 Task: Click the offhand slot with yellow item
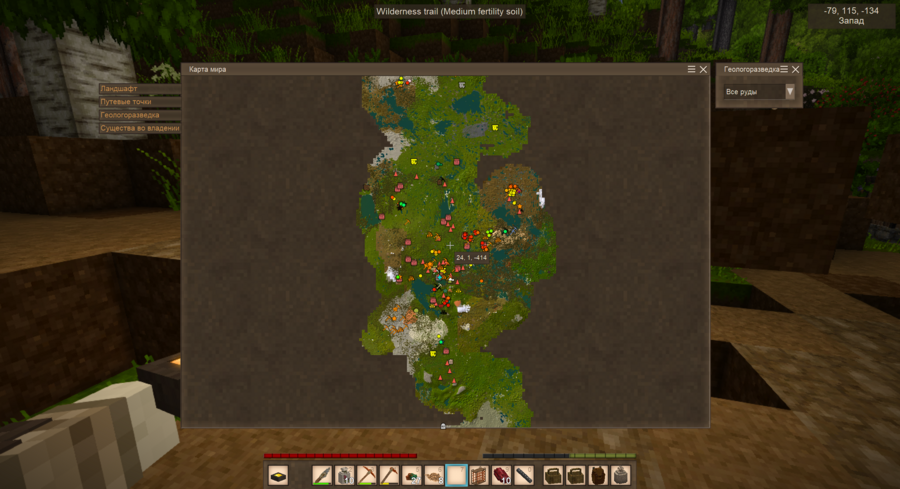click(x=277, y=475)
